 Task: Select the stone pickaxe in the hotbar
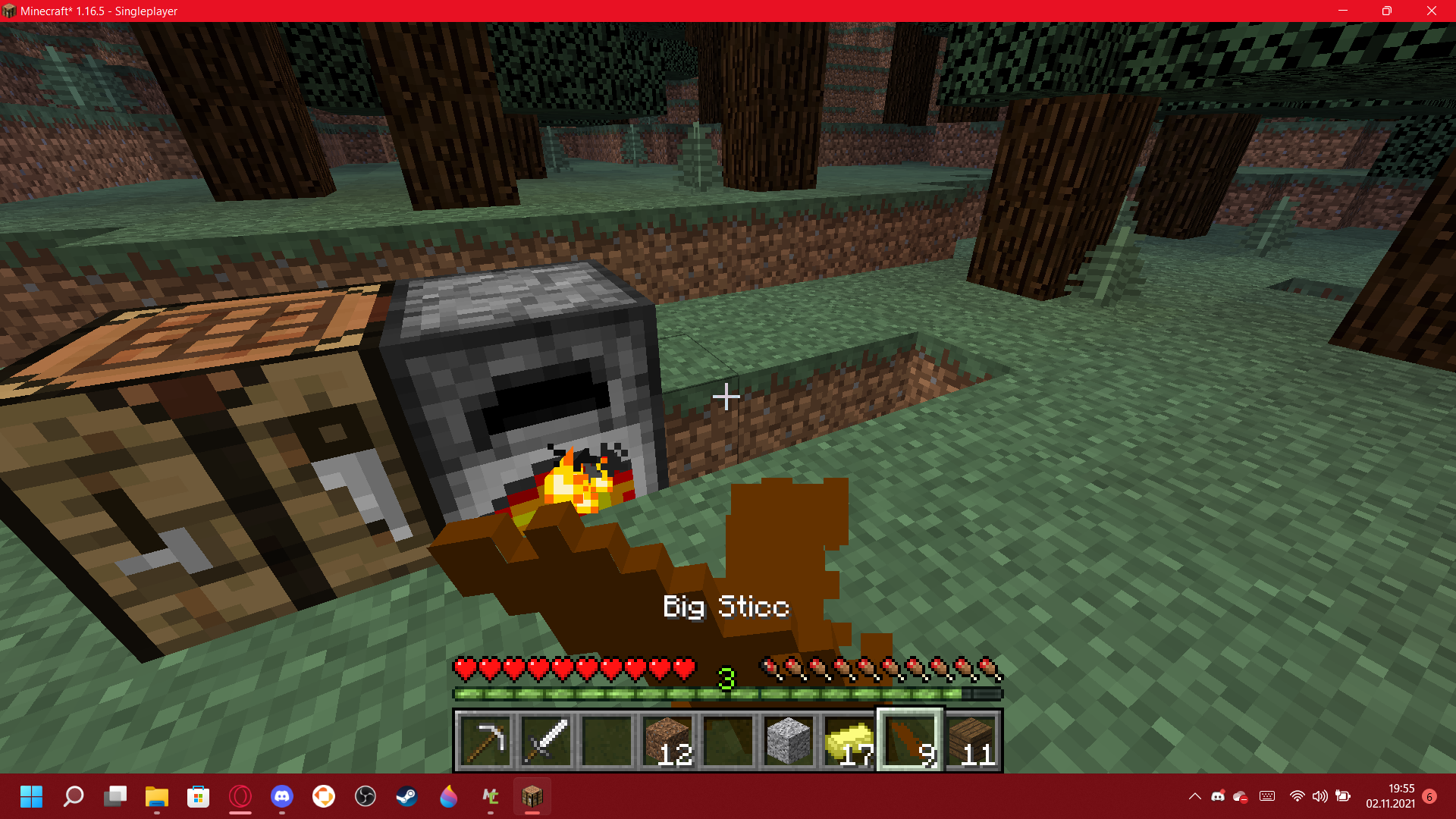(485, 741)
